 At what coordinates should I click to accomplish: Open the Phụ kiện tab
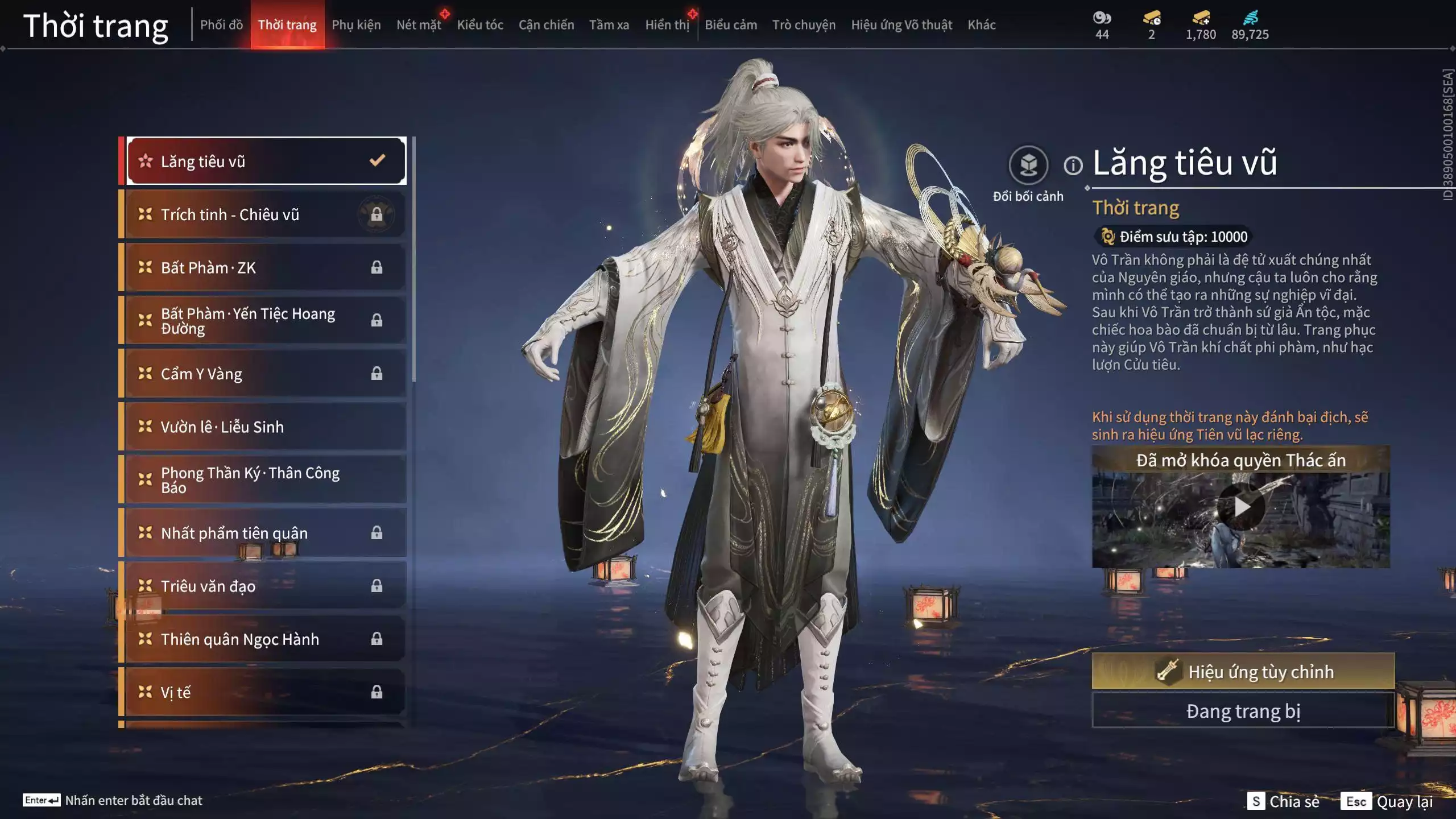tap(356, 25)
